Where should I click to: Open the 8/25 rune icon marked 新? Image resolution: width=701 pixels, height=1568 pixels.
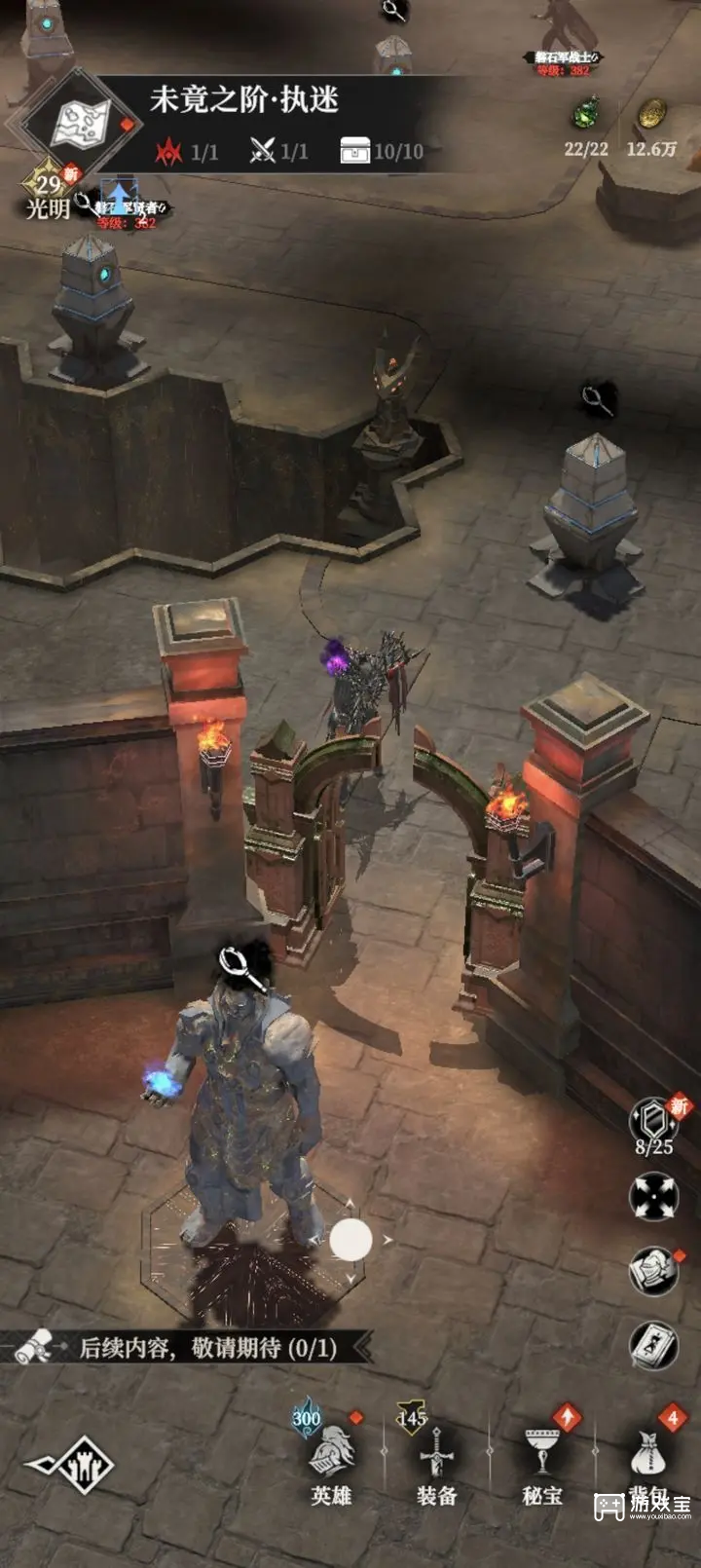(653, 1123)
